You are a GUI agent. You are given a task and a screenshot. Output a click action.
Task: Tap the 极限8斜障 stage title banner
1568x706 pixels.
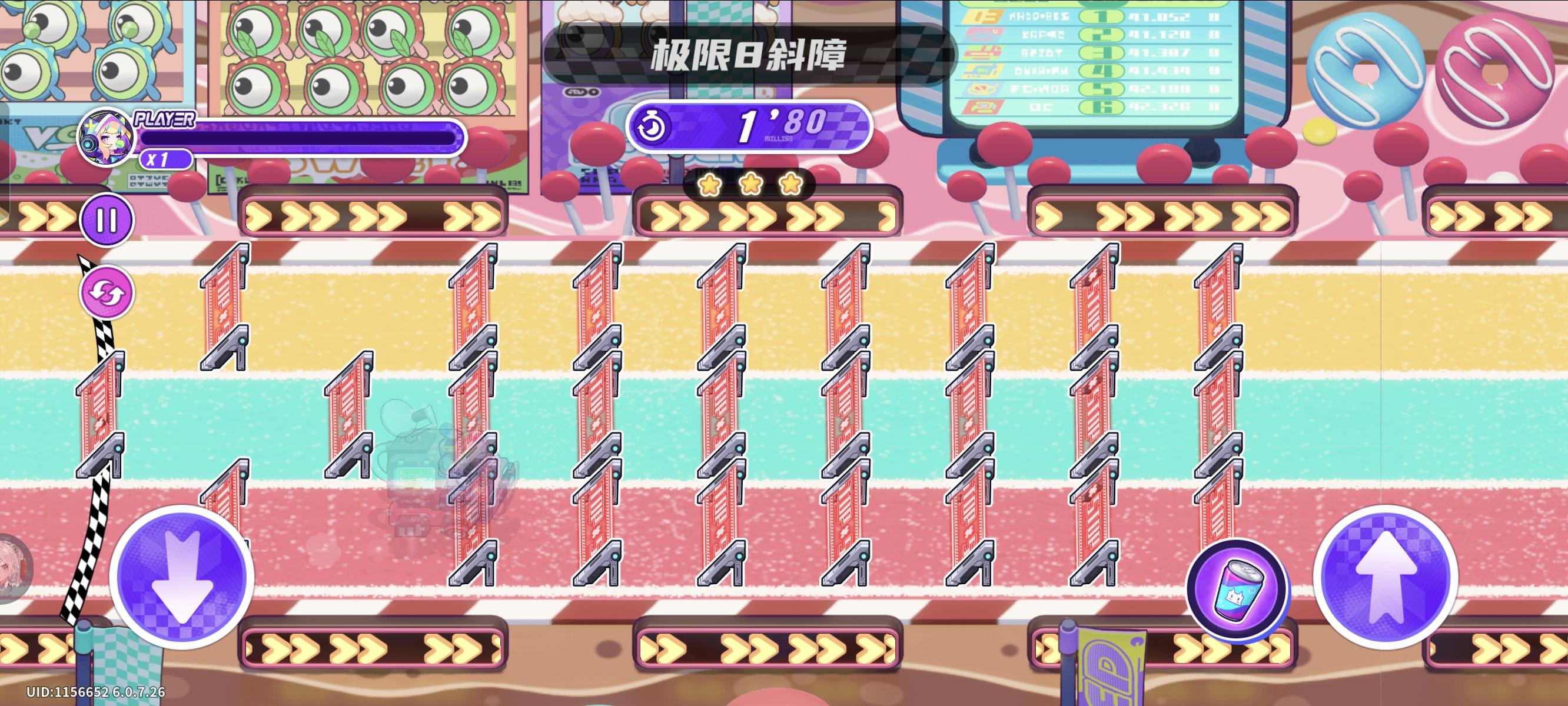tap(750, 55)
